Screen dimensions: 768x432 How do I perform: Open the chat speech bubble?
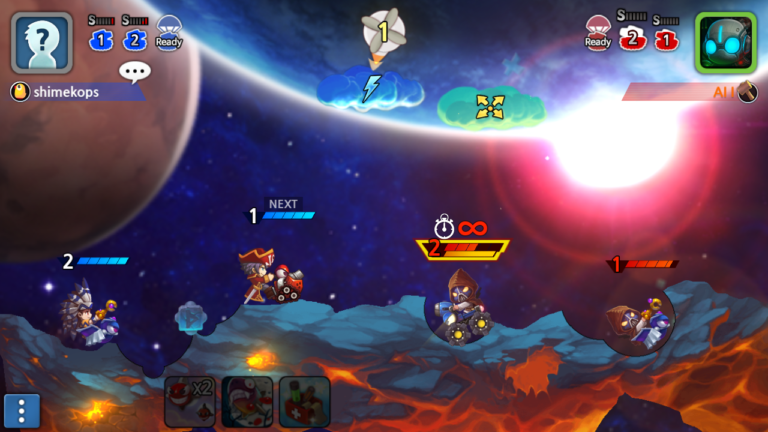134,71
